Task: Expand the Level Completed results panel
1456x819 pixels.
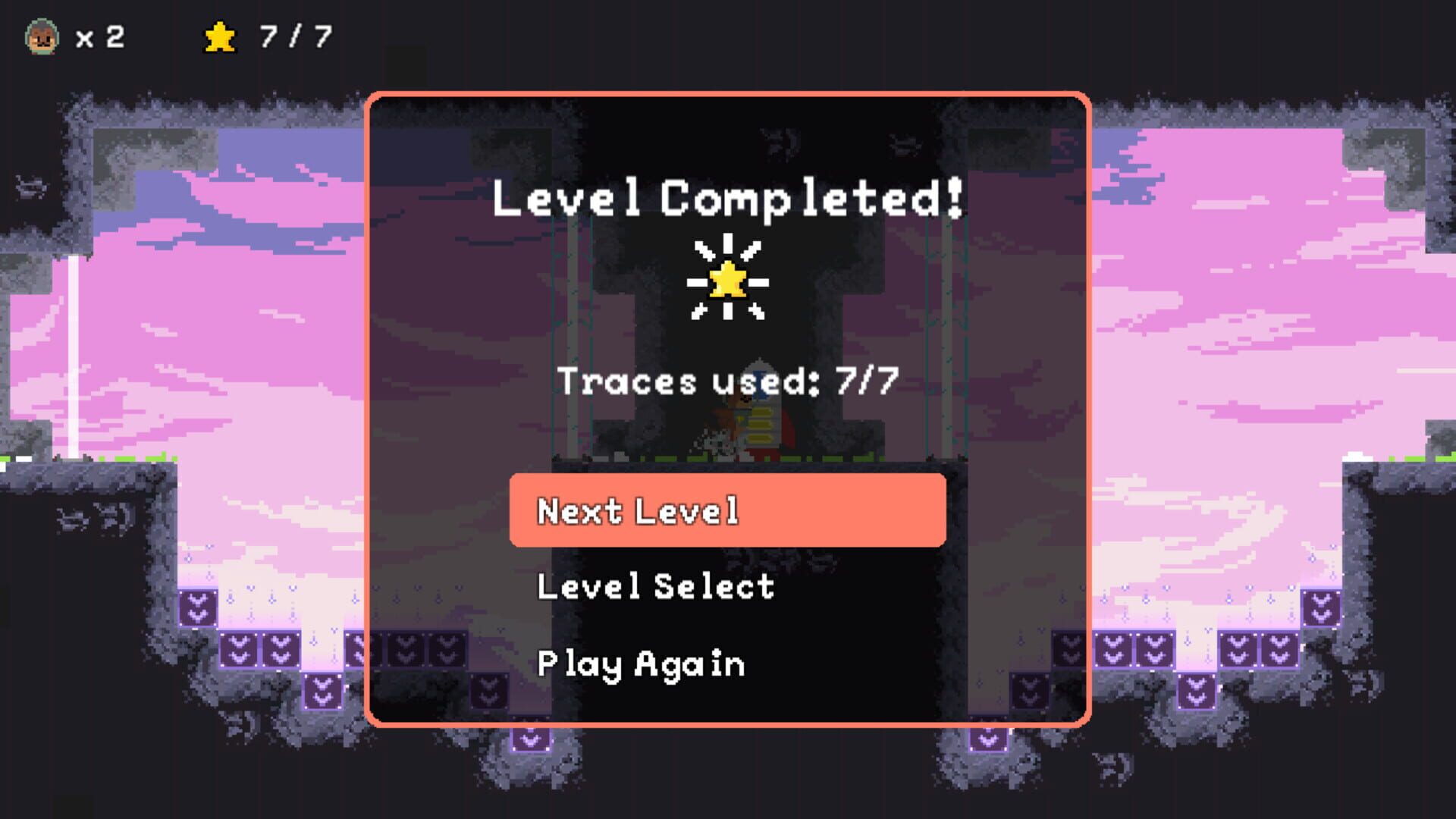Action: click(726, 197)
